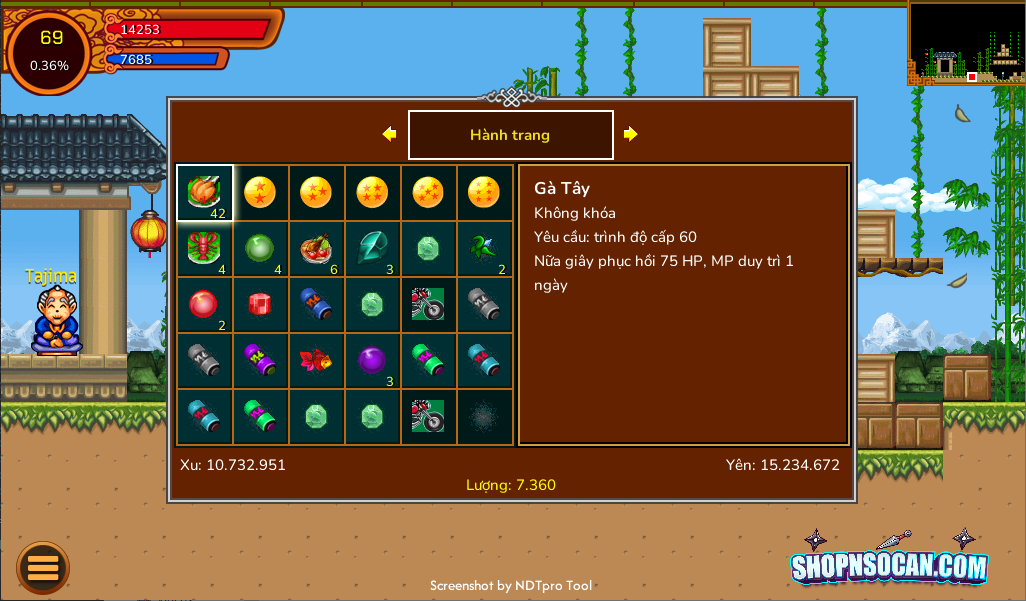The height and width of the screenshot is (601, 1026).
Task: Pick the red goldfish item
Action: [x=316, y=361]
